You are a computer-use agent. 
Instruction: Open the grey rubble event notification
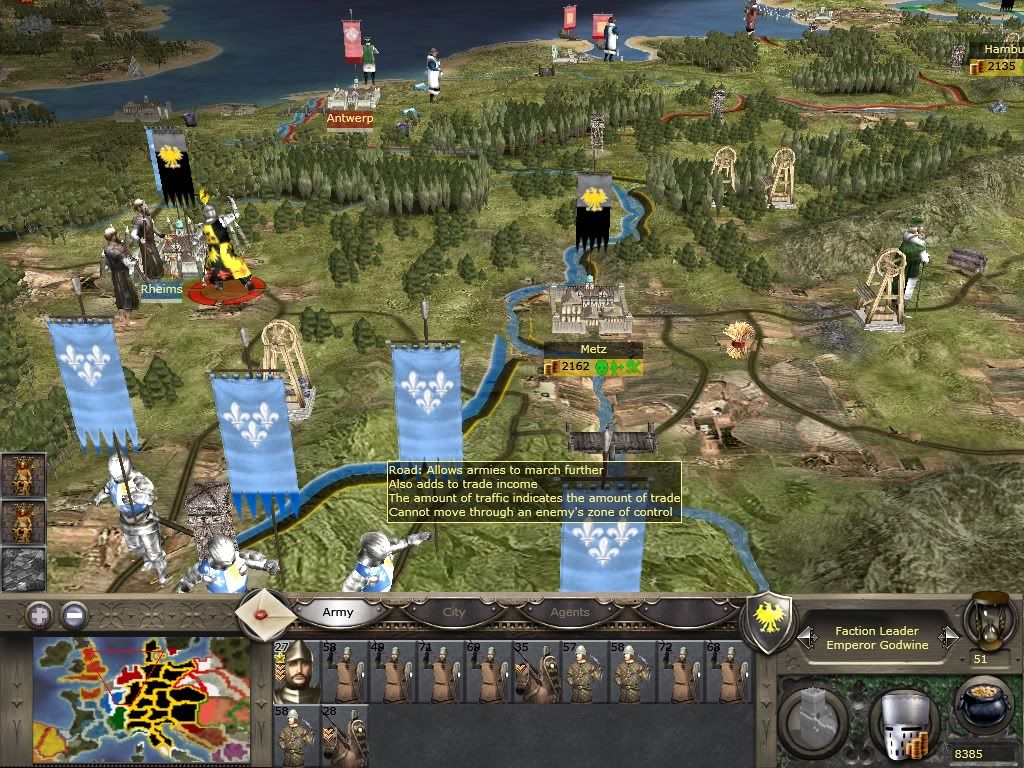tap(21, 569)
